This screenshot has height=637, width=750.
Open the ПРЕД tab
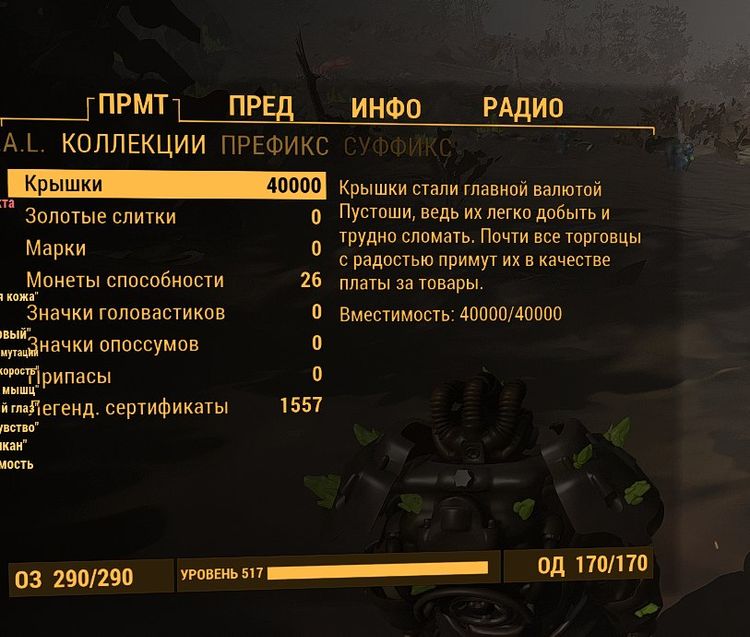pos(260,108)
